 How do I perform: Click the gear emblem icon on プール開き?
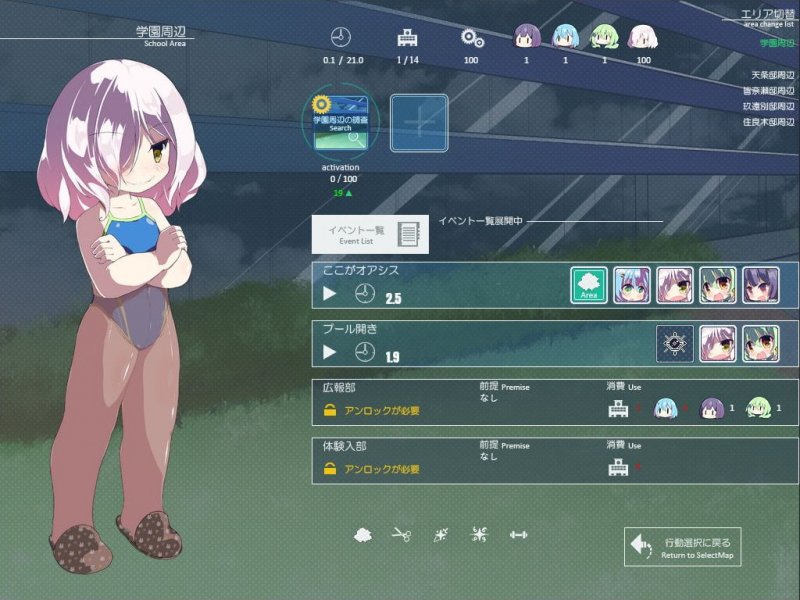(675, 344)
